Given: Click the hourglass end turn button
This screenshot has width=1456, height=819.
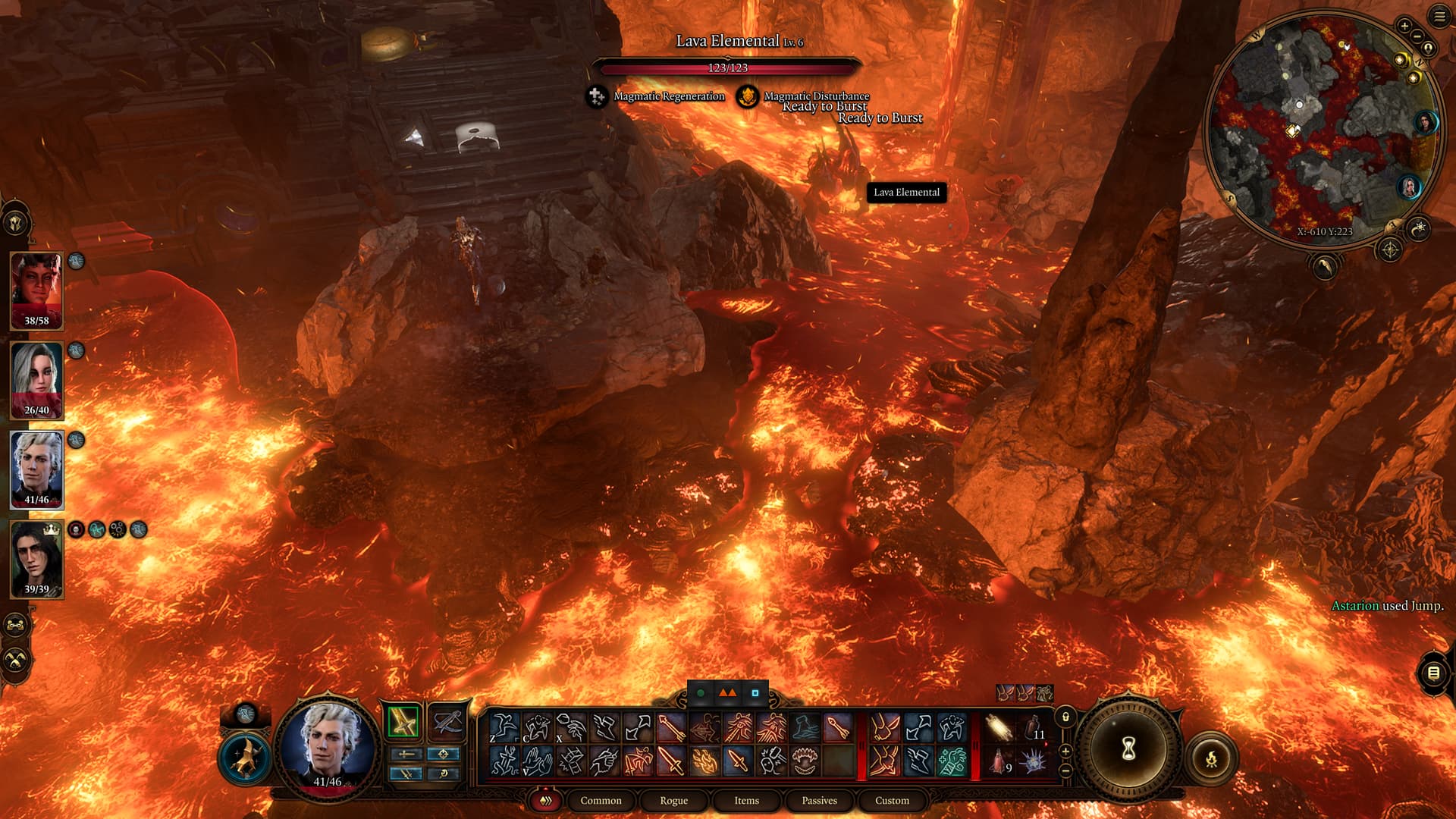Looking at the screenshot, I should 1128,749.
